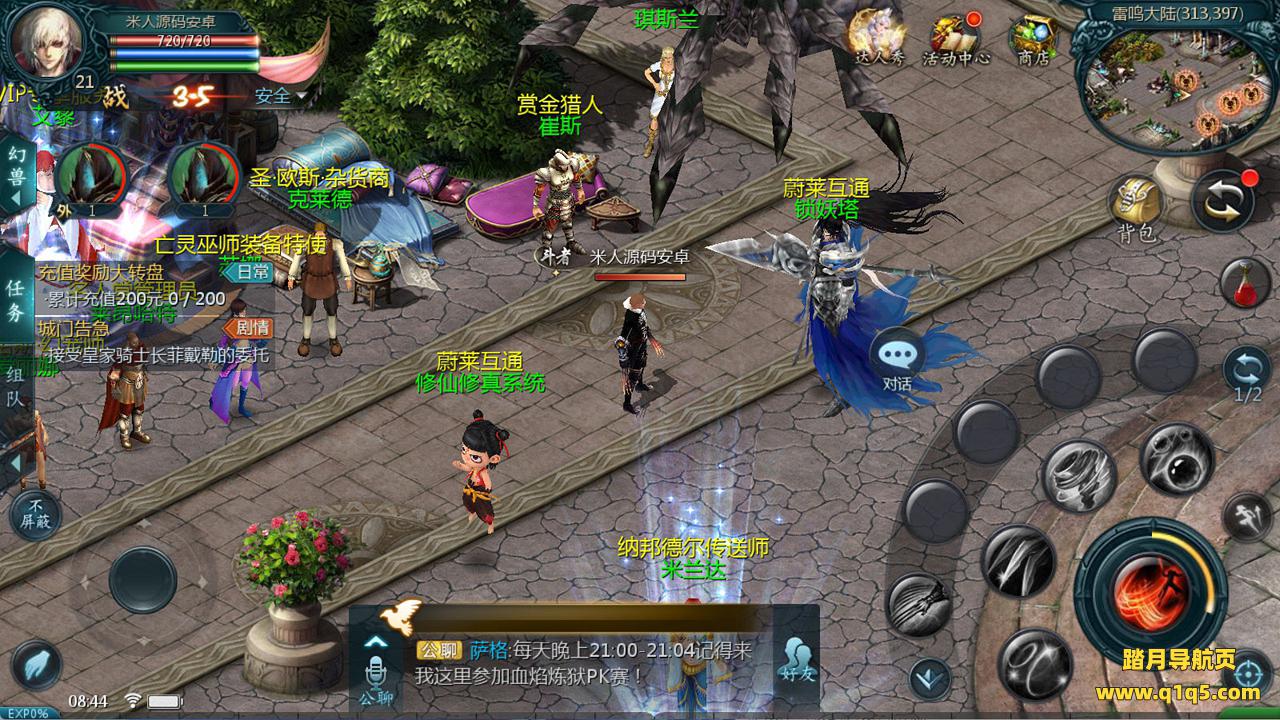Open the 达人秀 talent show icon
The width and height of the screenshot is (1280, 720).
coord(878,38)
